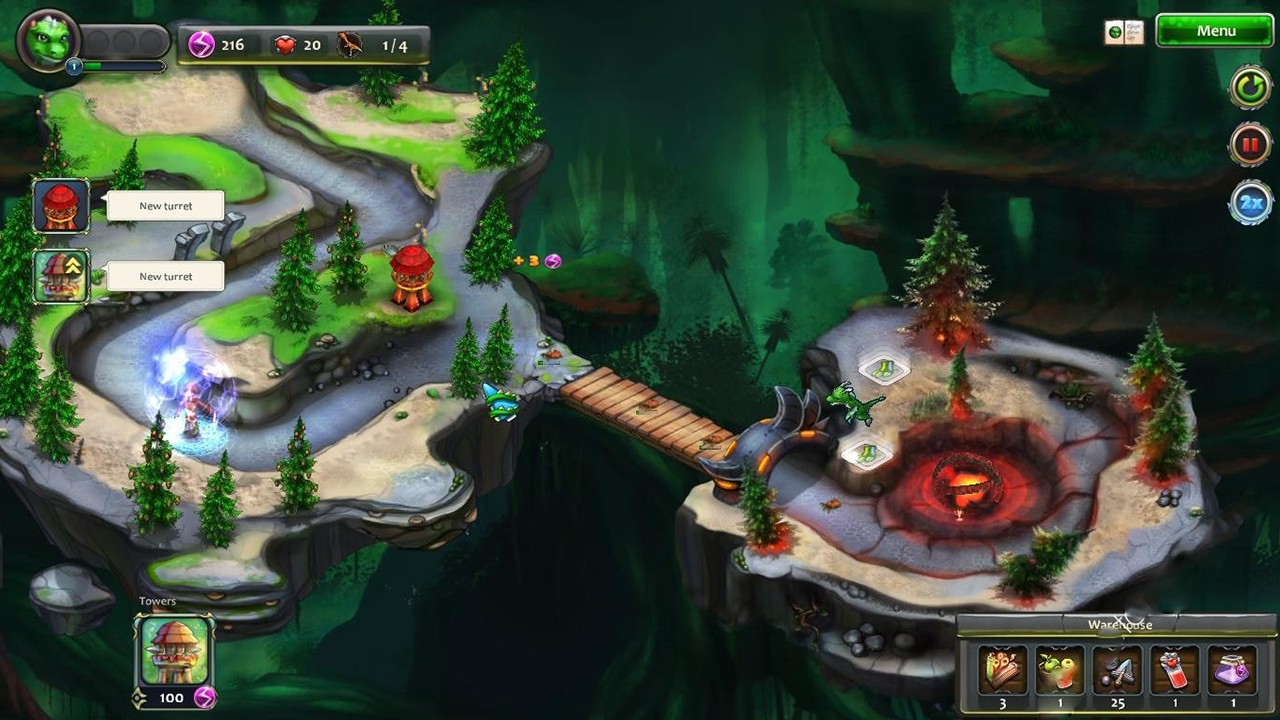Select the apples item in the Warehouse
The image size is (1280, 720).
(x=1060, y=670)
